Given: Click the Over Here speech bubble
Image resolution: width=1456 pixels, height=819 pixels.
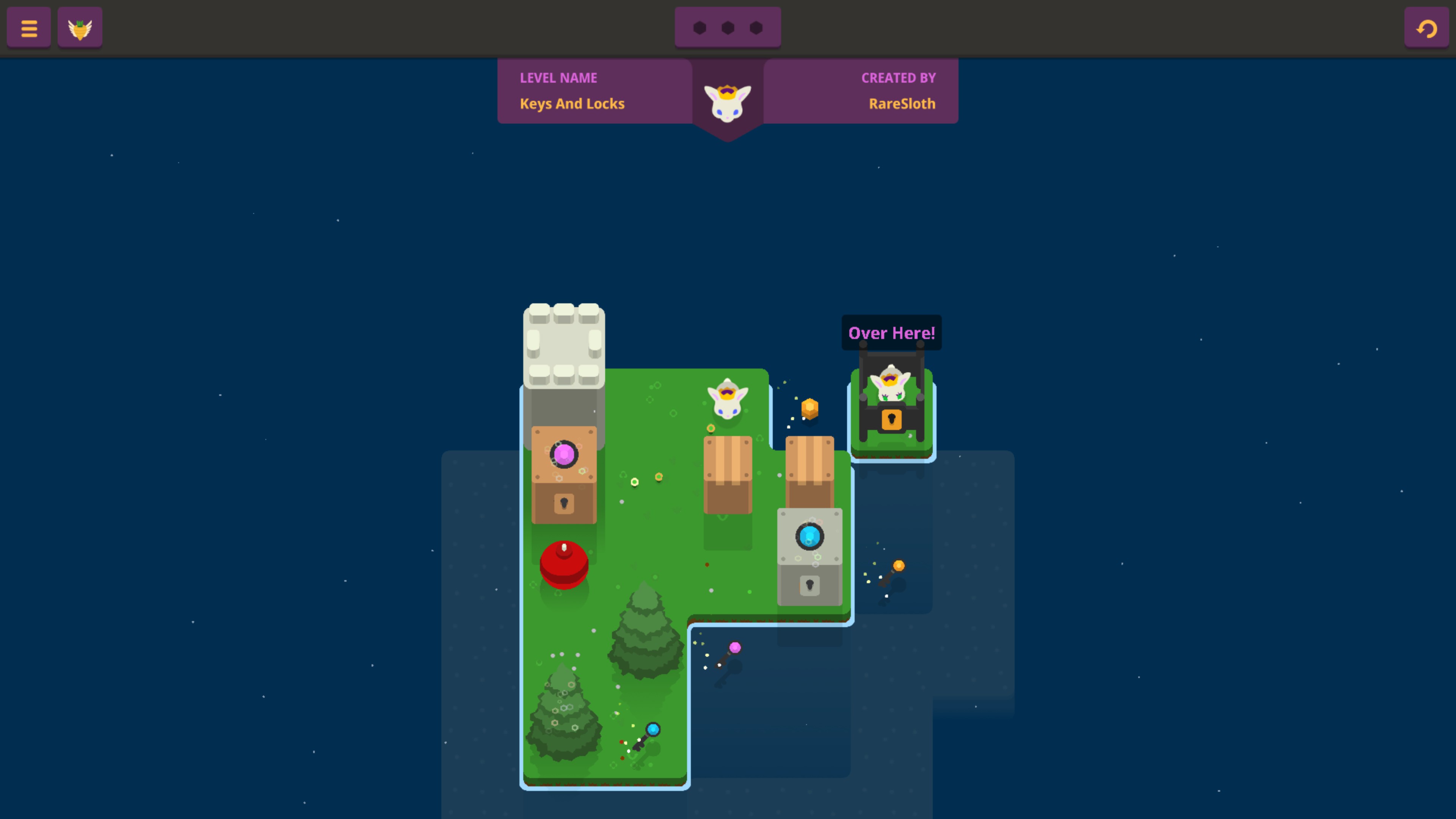Looking at the screenshot, I should [891, 333].
